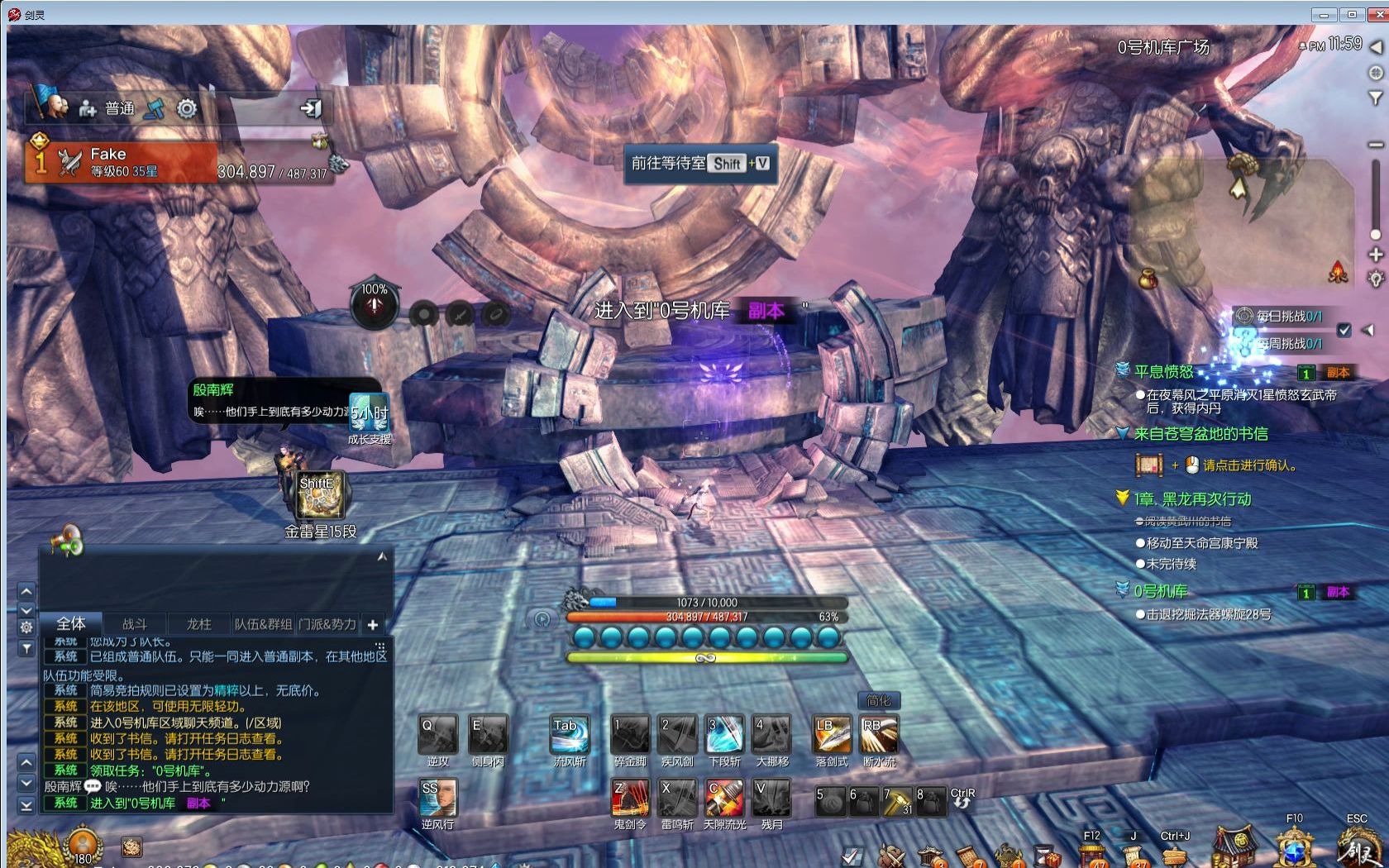
Task: Activate the 鬼剑令 skill
Action: (x=630, y=797)
